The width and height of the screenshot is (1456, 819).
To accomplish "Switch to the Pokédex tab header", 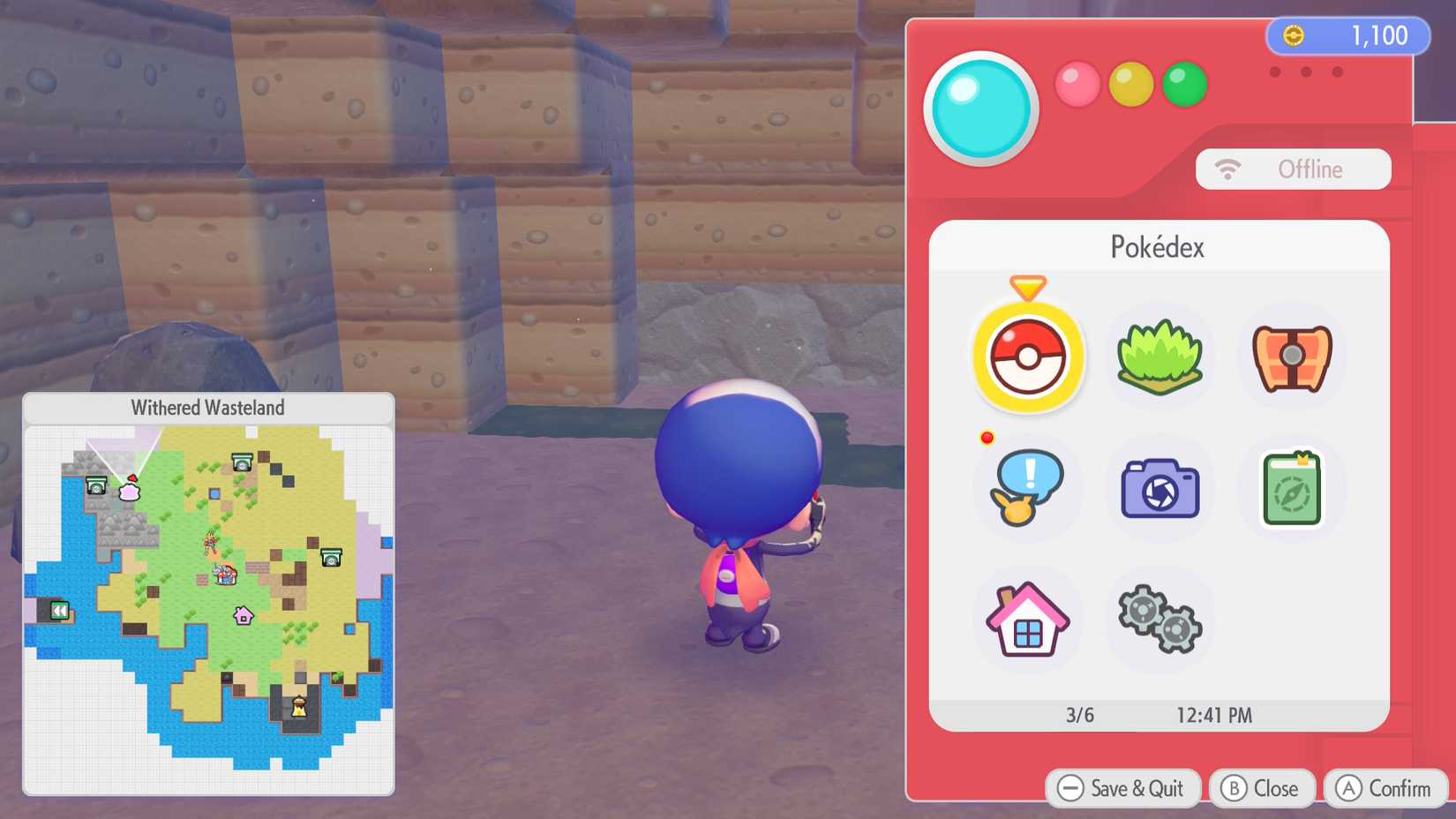I will point(1159,247).
